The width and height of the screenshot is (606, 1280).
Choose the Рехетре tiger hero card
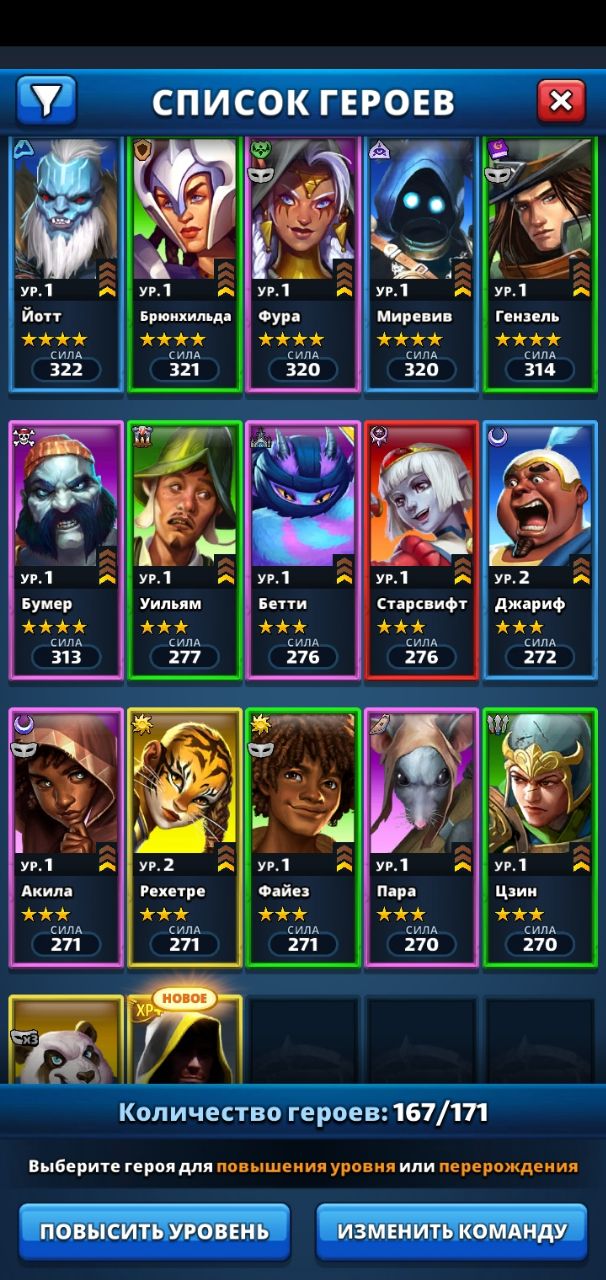pos(185,838)
